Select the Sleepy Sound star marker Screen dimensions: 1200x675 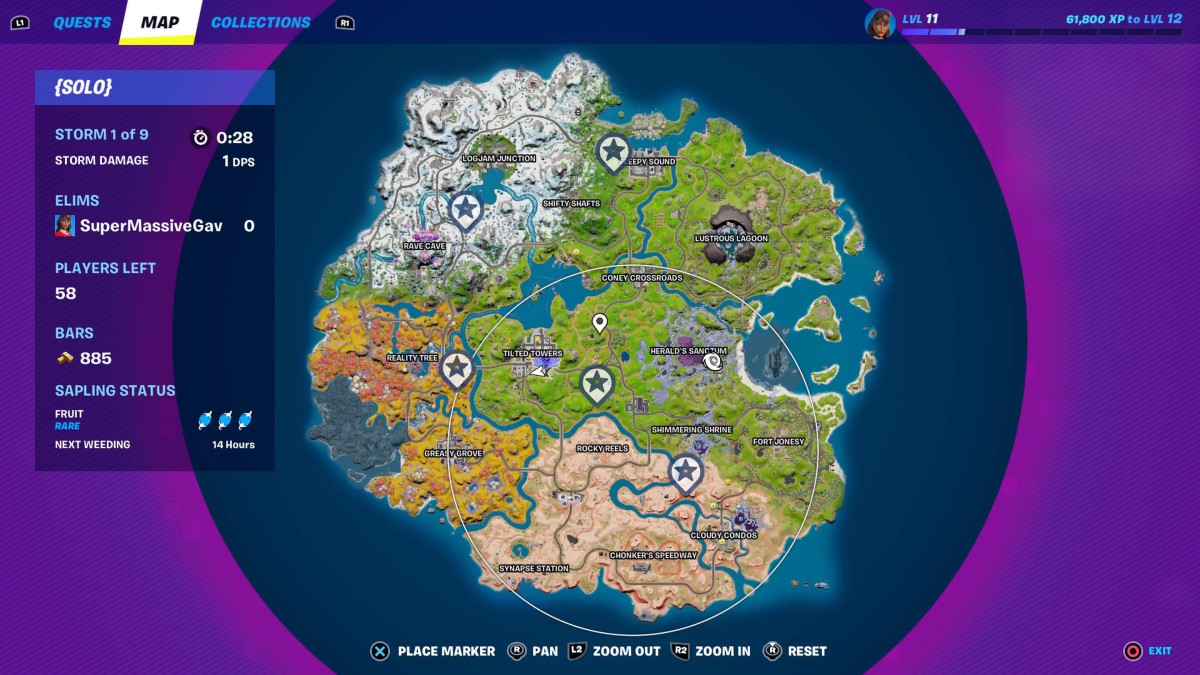click(x=613, y=153)
